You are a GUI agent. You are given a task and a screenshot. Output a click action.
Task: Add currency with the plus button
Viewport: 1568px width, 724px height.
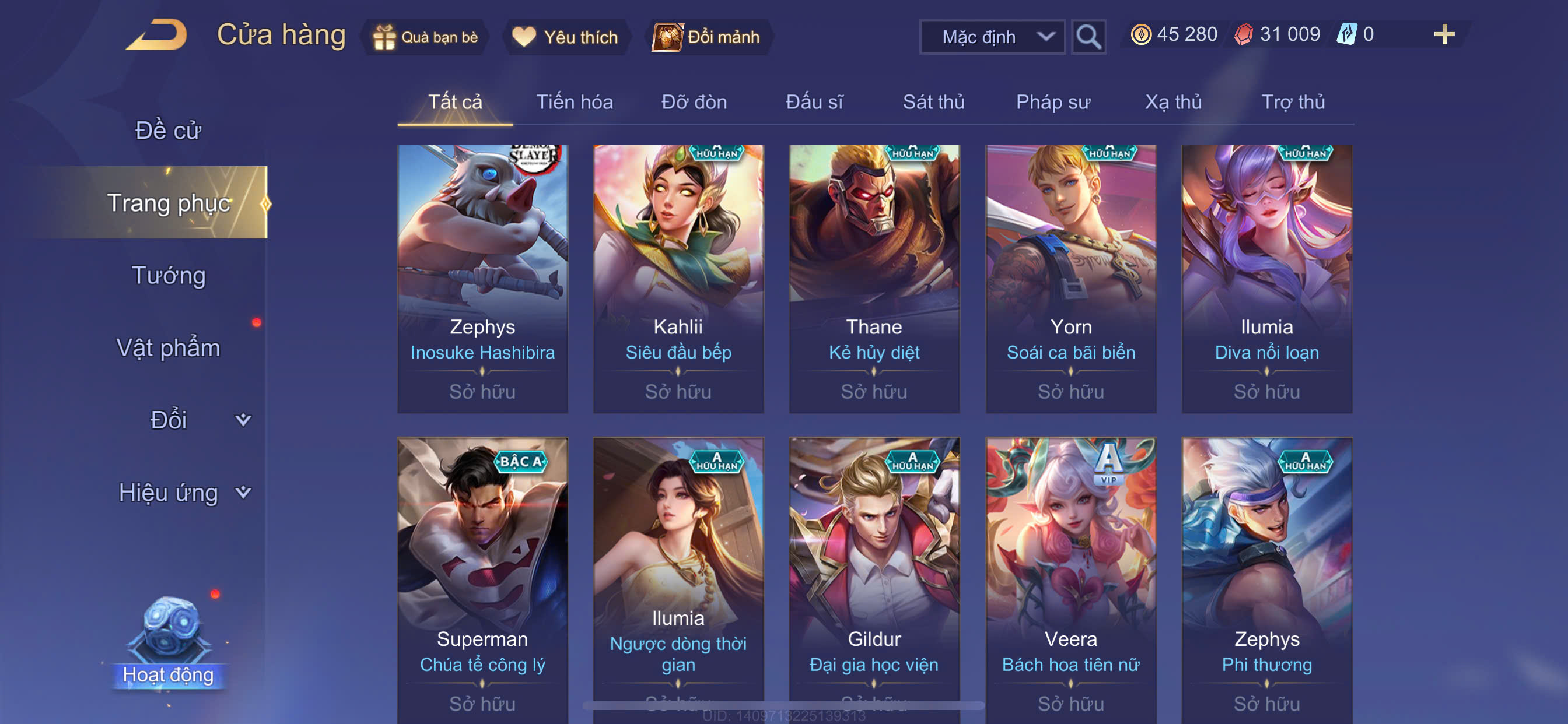1444,34
